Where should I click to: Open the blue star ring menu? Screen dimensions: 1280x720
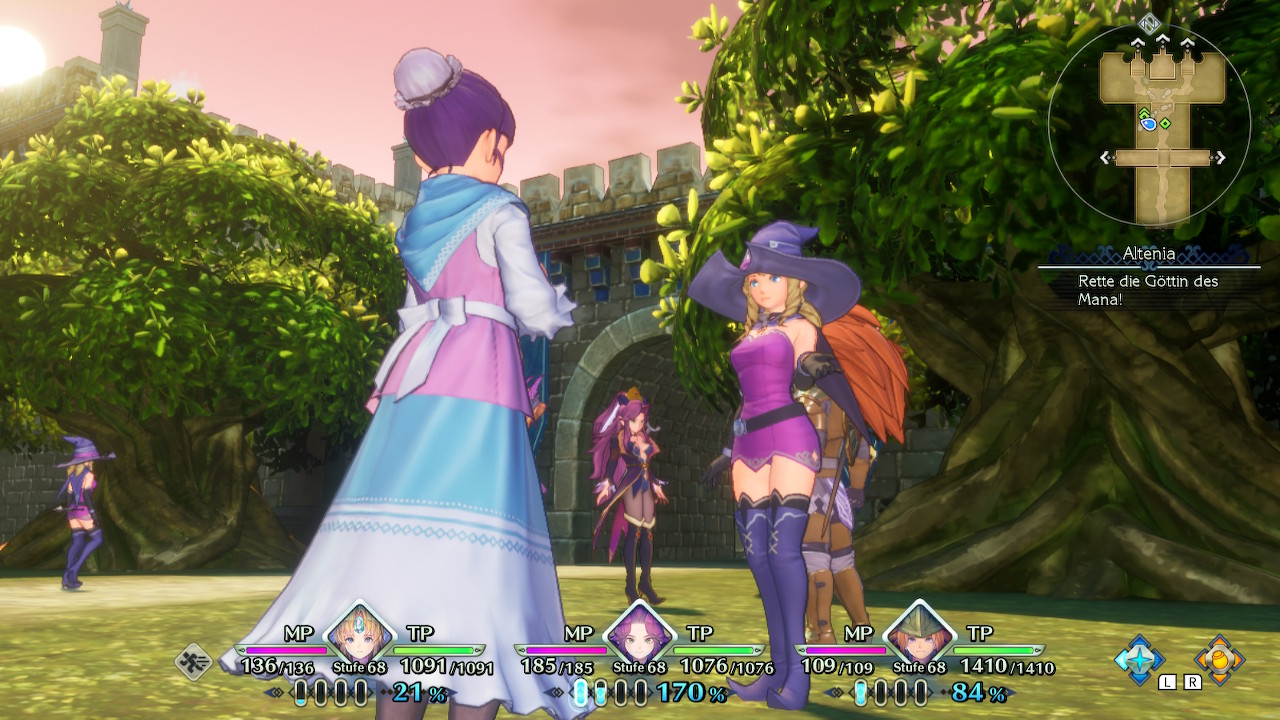click(x=1140, y=658)
